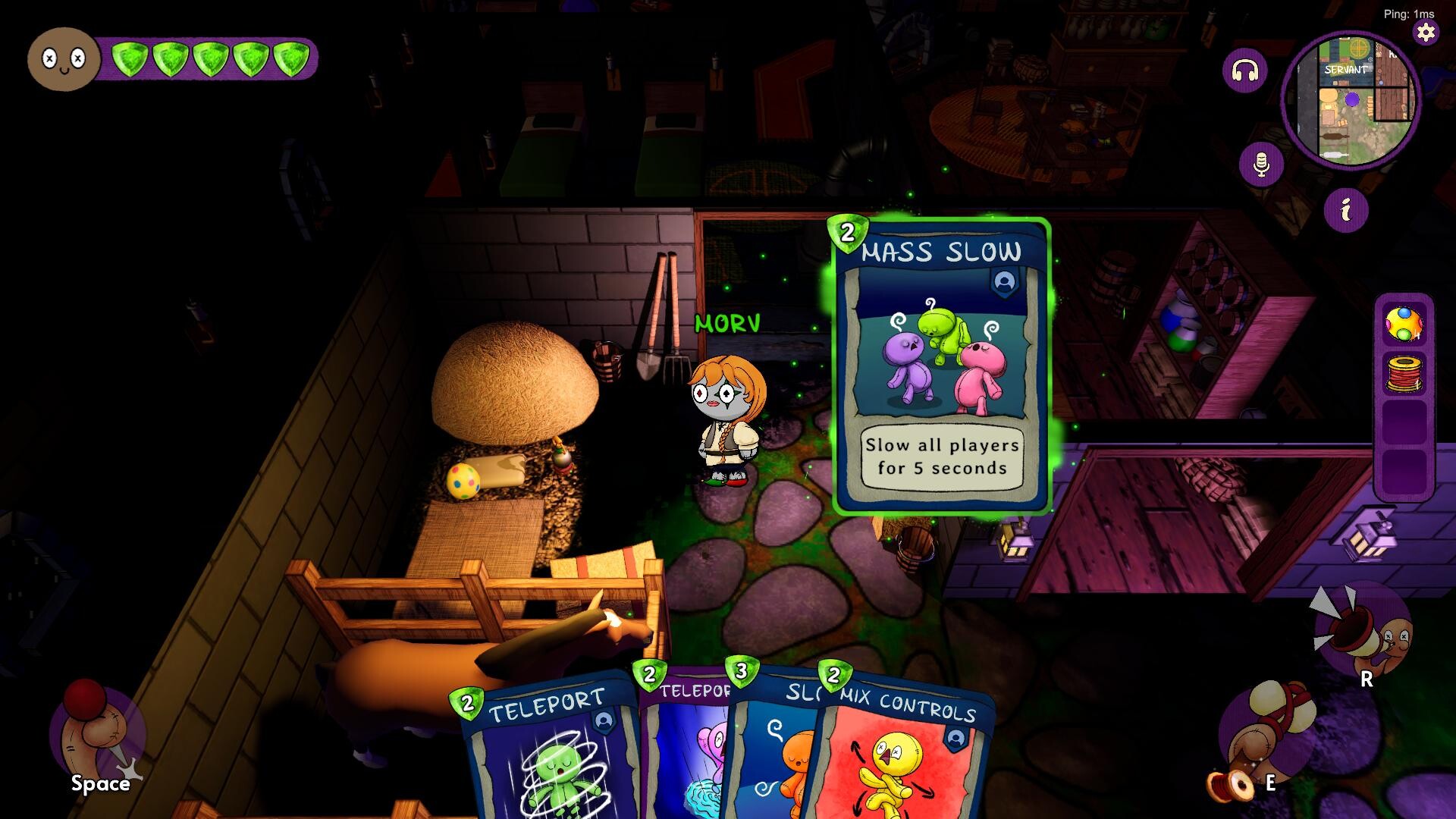The width and height of the screenshot is (1456, 819).
Task: Select the colorful ball item in the inventory bar
Action: point(1404,324)
